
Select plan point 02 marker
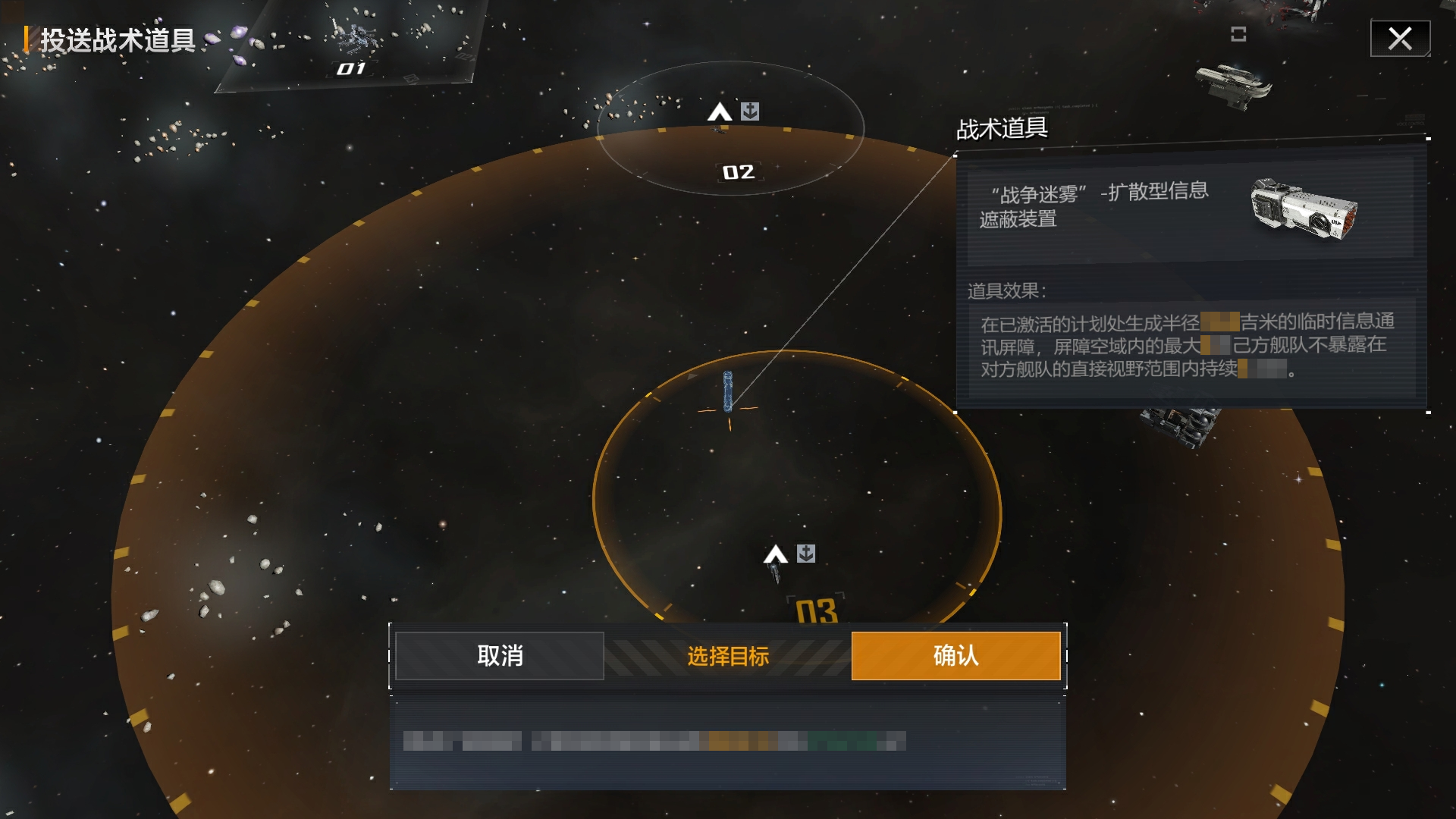click(x=738, y=172)
